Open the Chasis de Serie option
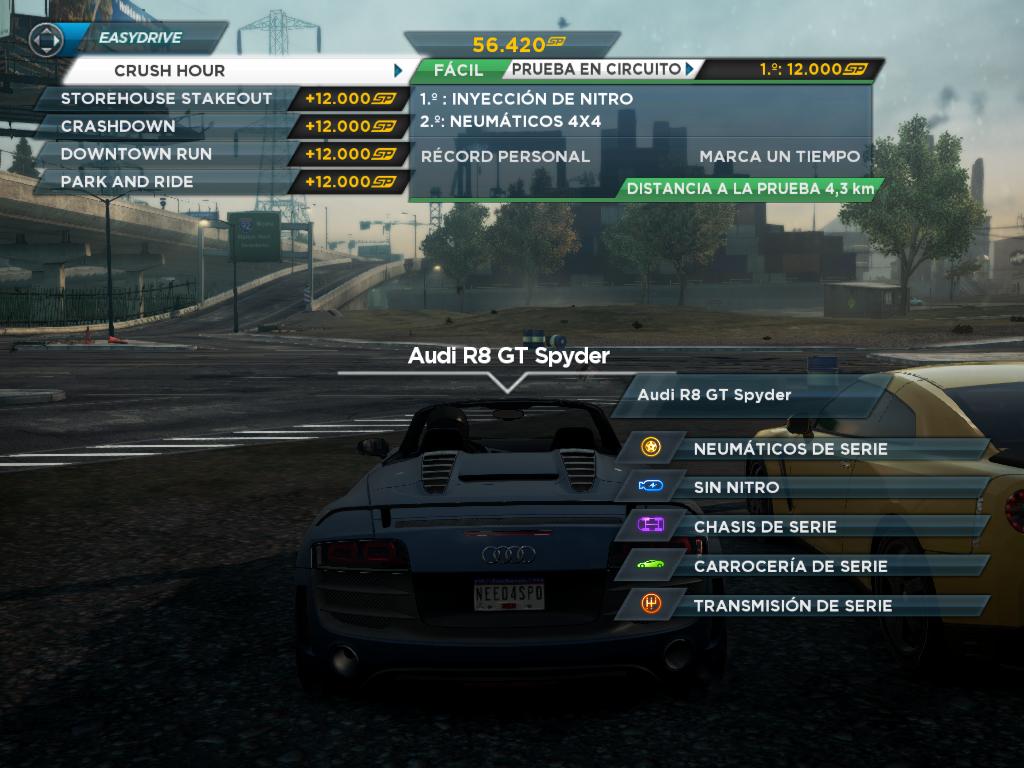This screenshot has width=1024, height=768. tap(765, 527)
